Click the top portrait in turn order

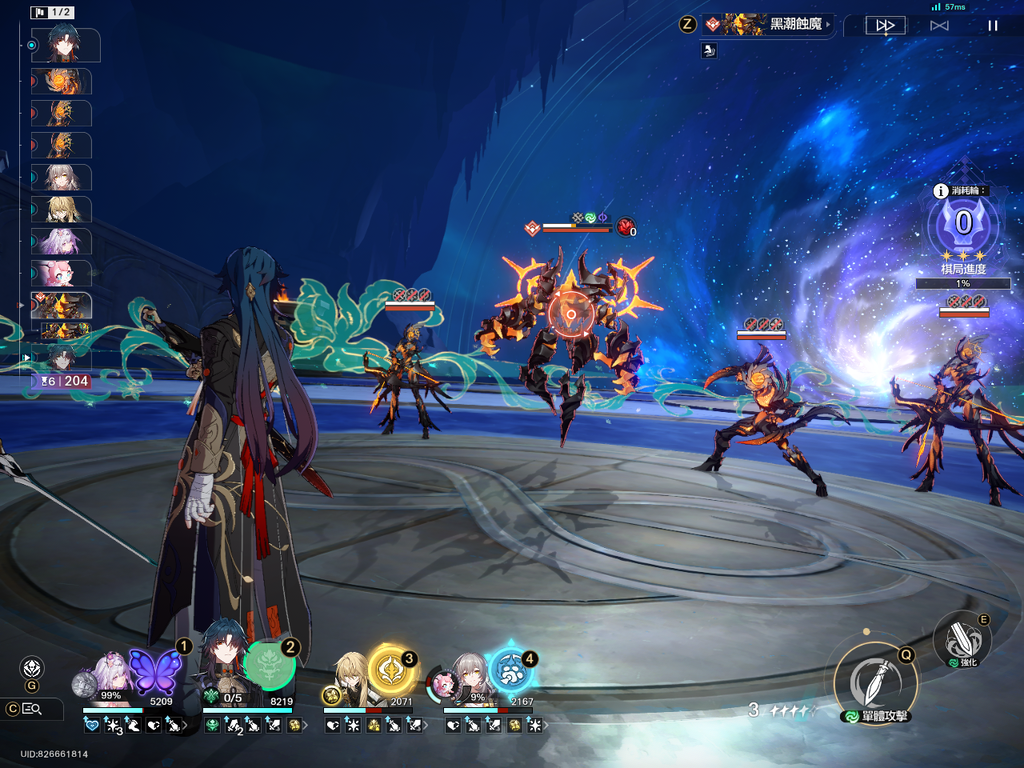[x=66, y=45]
